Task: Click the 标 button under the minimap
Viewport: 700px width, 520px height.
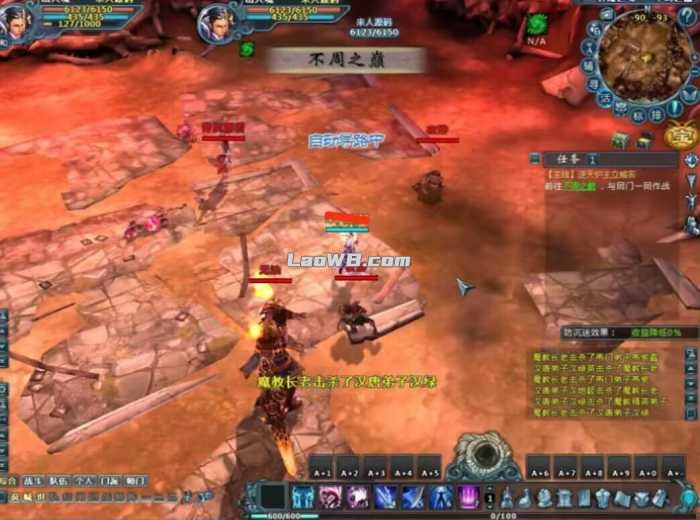Action: point(637,115)
